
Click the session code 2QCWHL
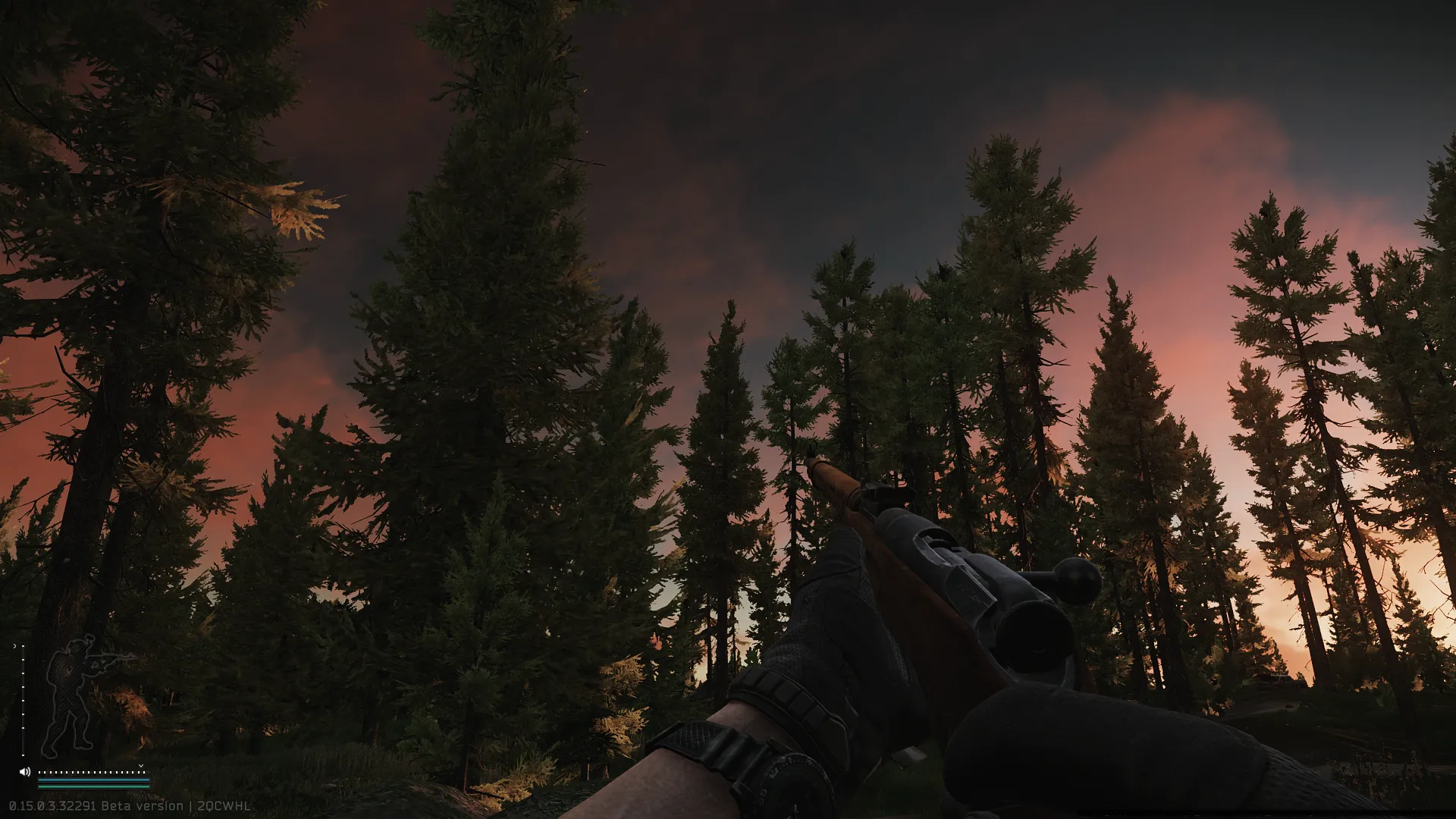pyautogui.click(x=224, y=806)
